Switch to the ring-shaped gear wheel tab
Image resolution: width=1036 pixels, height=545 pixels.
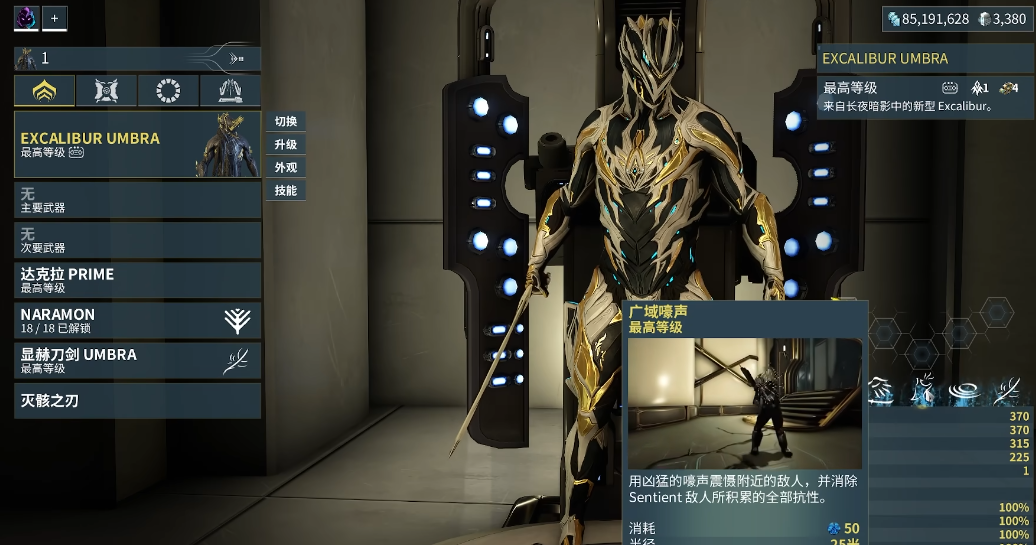pyautogui.click(x=169, y=91)
